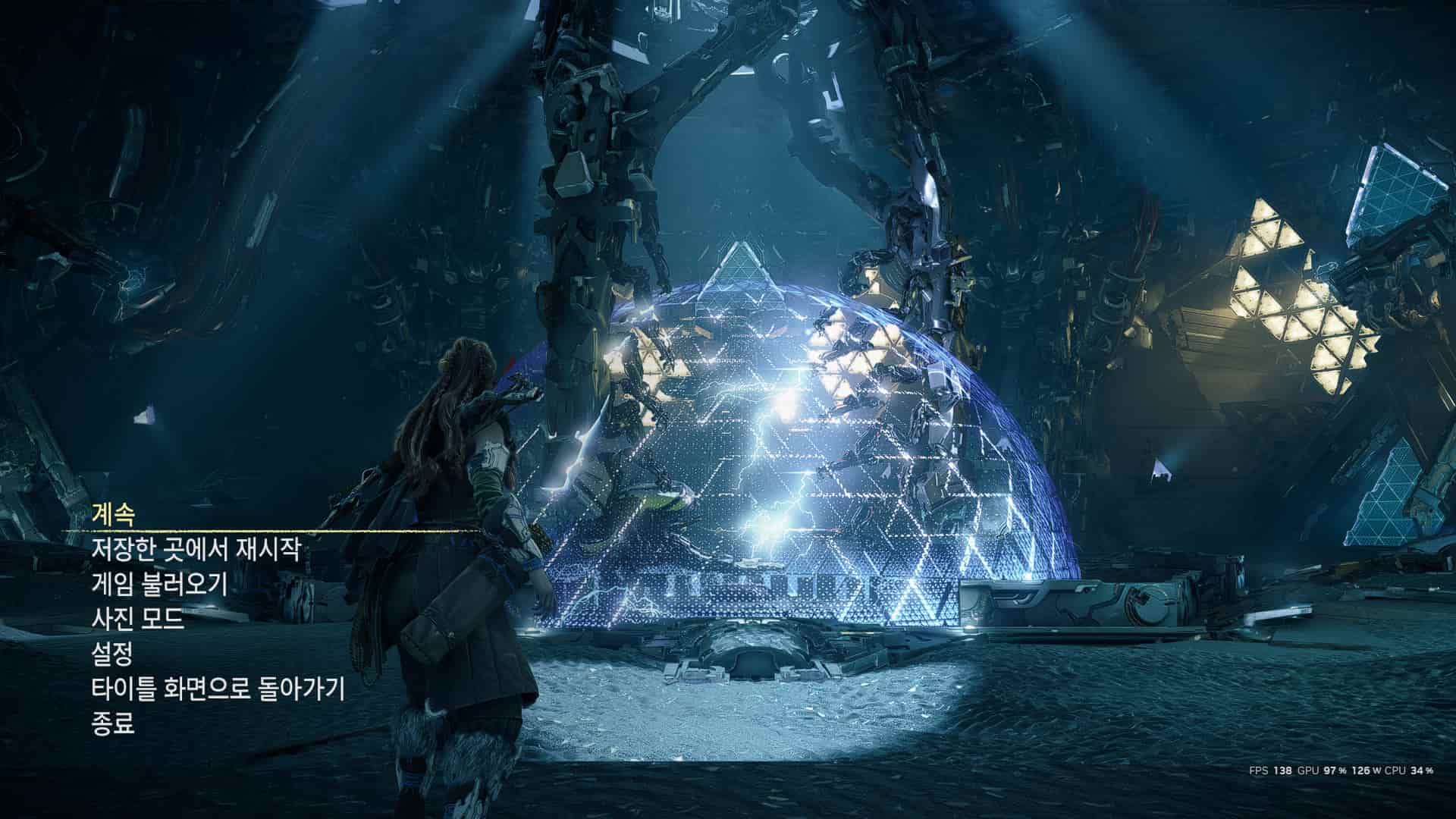Select 타이틀 화면으로 돌아가기
1456x819 pixels.
[218, 690]
